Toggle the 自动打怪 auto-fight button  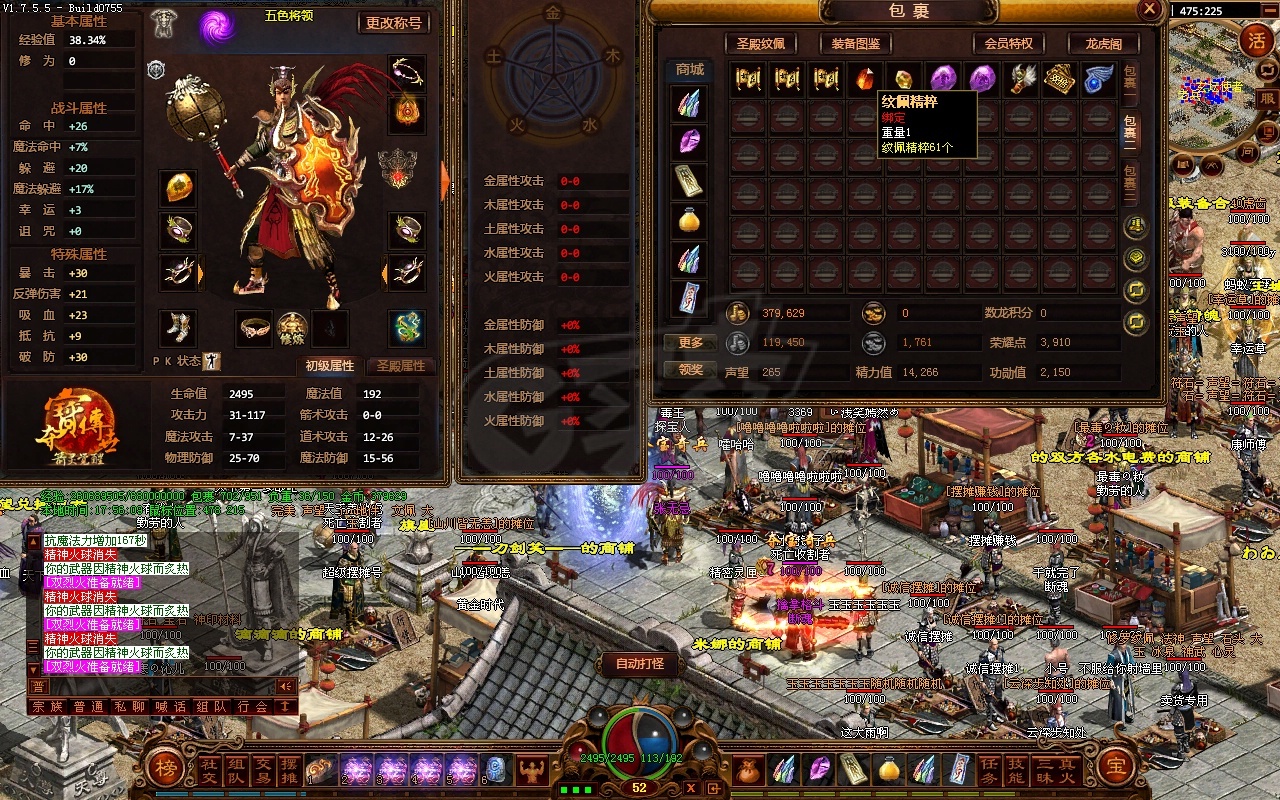pos(640,663)
